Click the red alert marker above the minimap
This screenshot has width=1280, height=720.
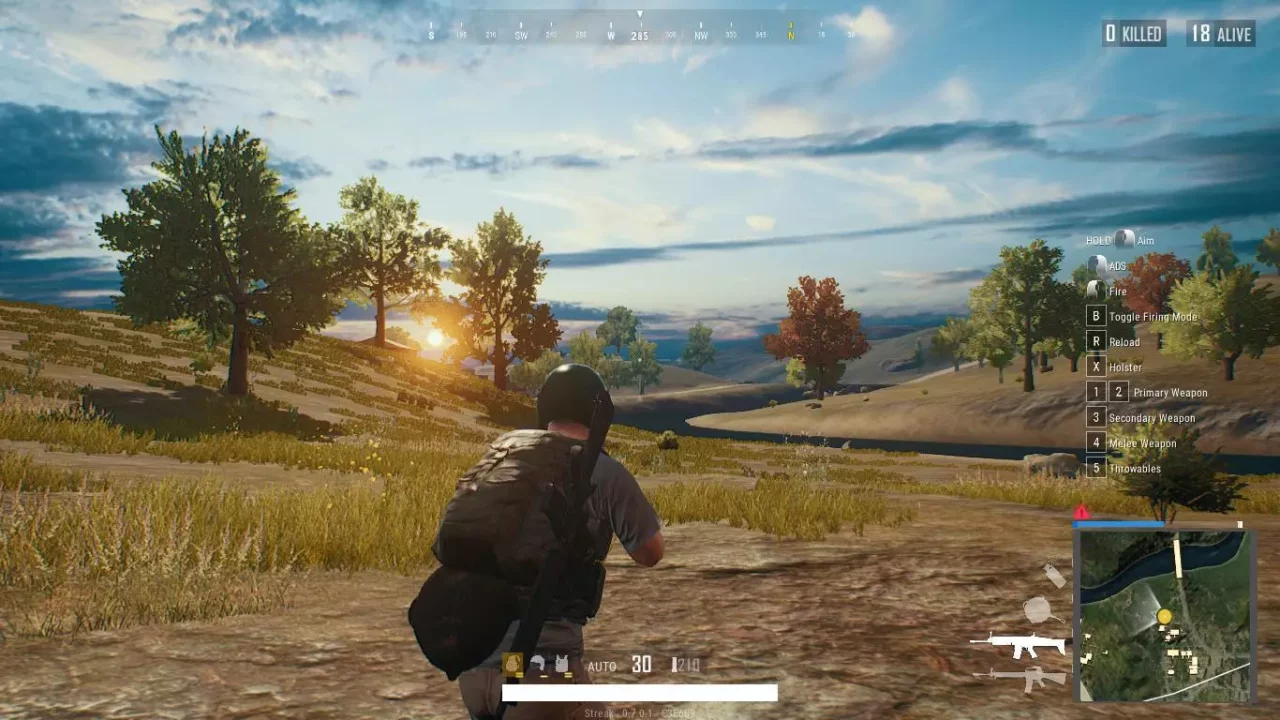coord(1079,511)
